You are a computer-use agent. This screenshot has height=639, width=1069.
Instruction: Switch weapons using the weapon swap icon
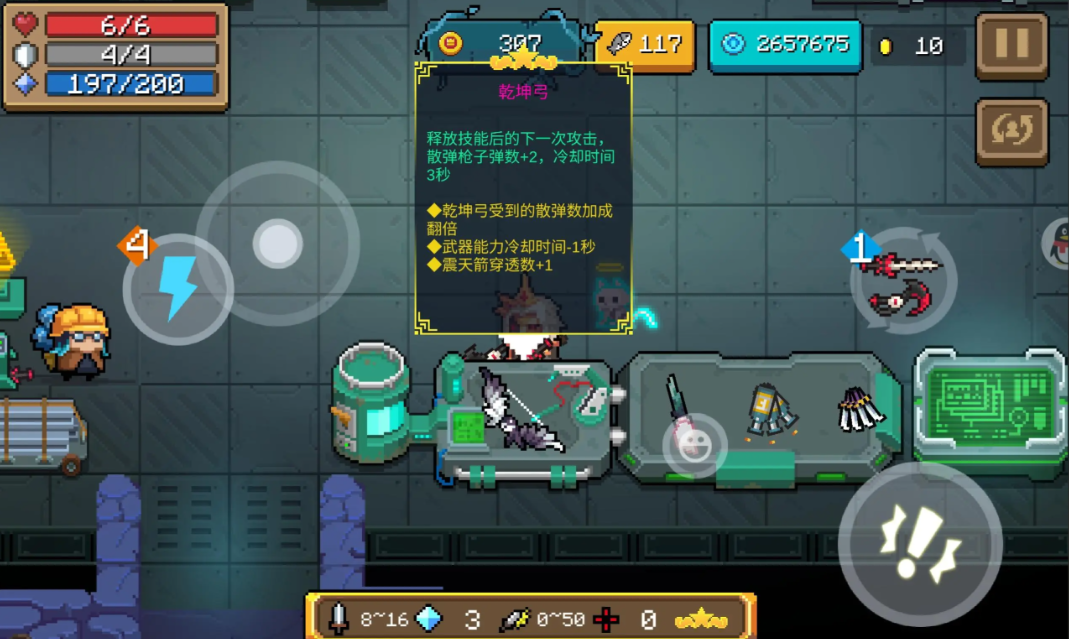[904, 280]
